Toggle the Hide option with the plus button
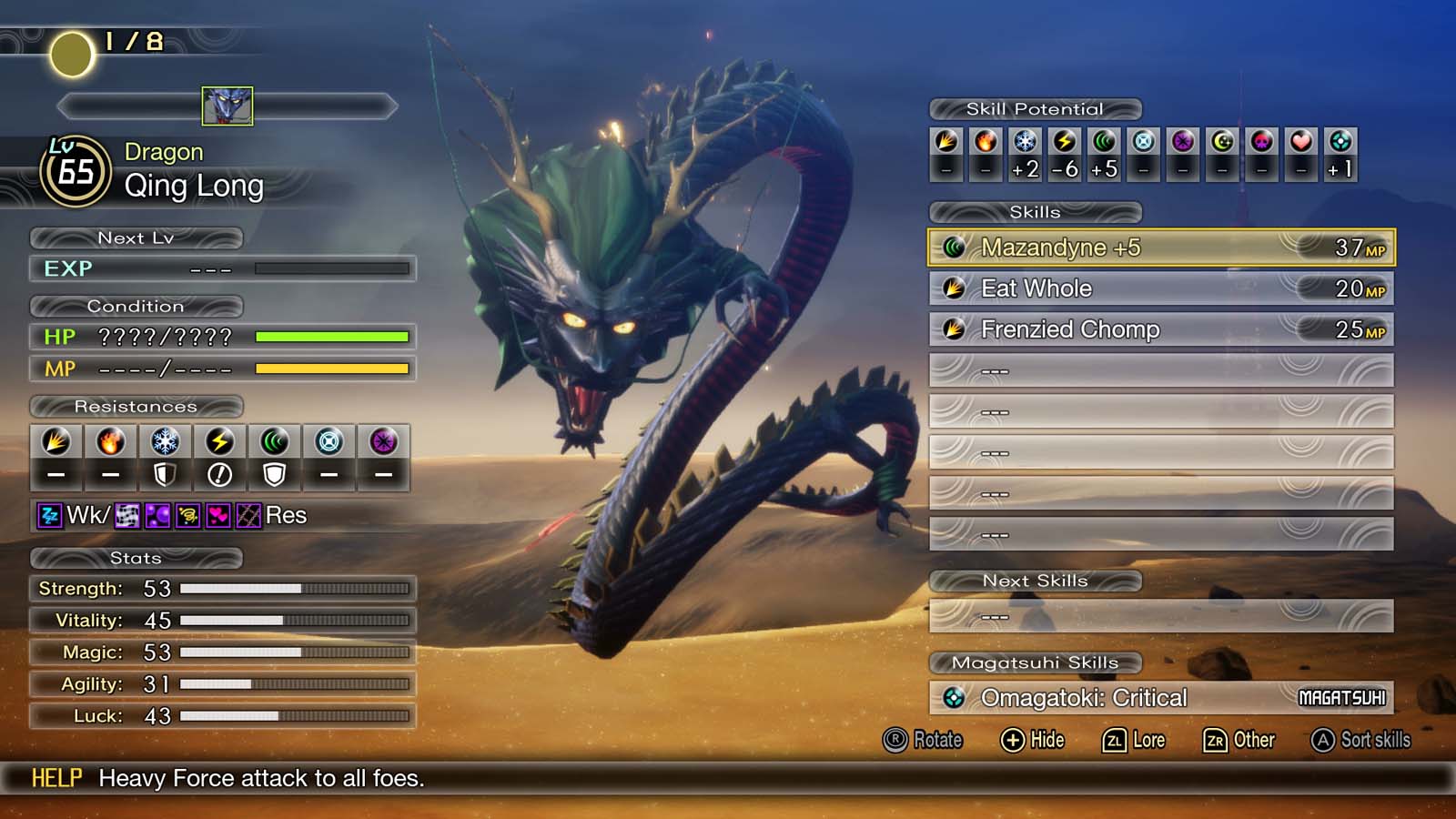This screenshot has width=1456, height=819. pos(1029,740)
